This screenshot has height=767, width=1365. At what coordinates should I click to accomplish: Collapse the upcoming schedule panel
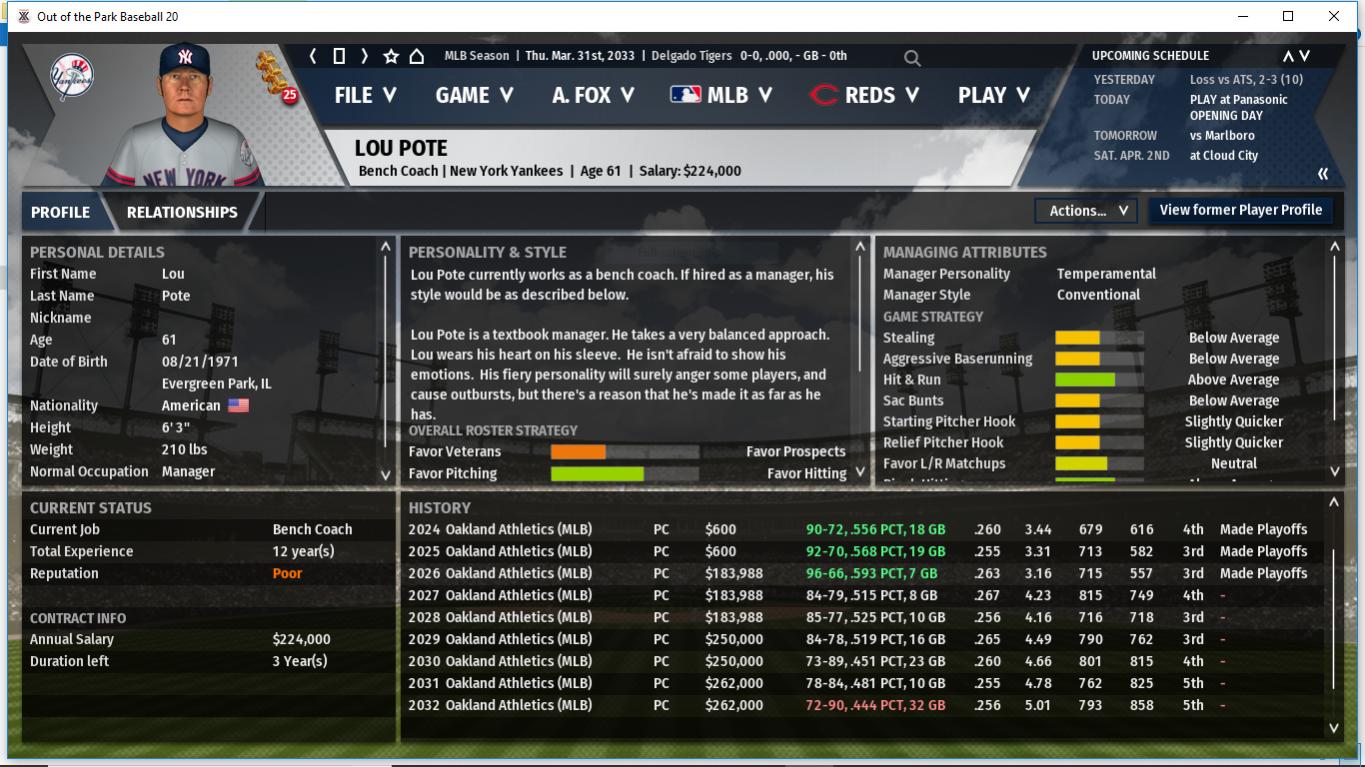[1323, 174]
